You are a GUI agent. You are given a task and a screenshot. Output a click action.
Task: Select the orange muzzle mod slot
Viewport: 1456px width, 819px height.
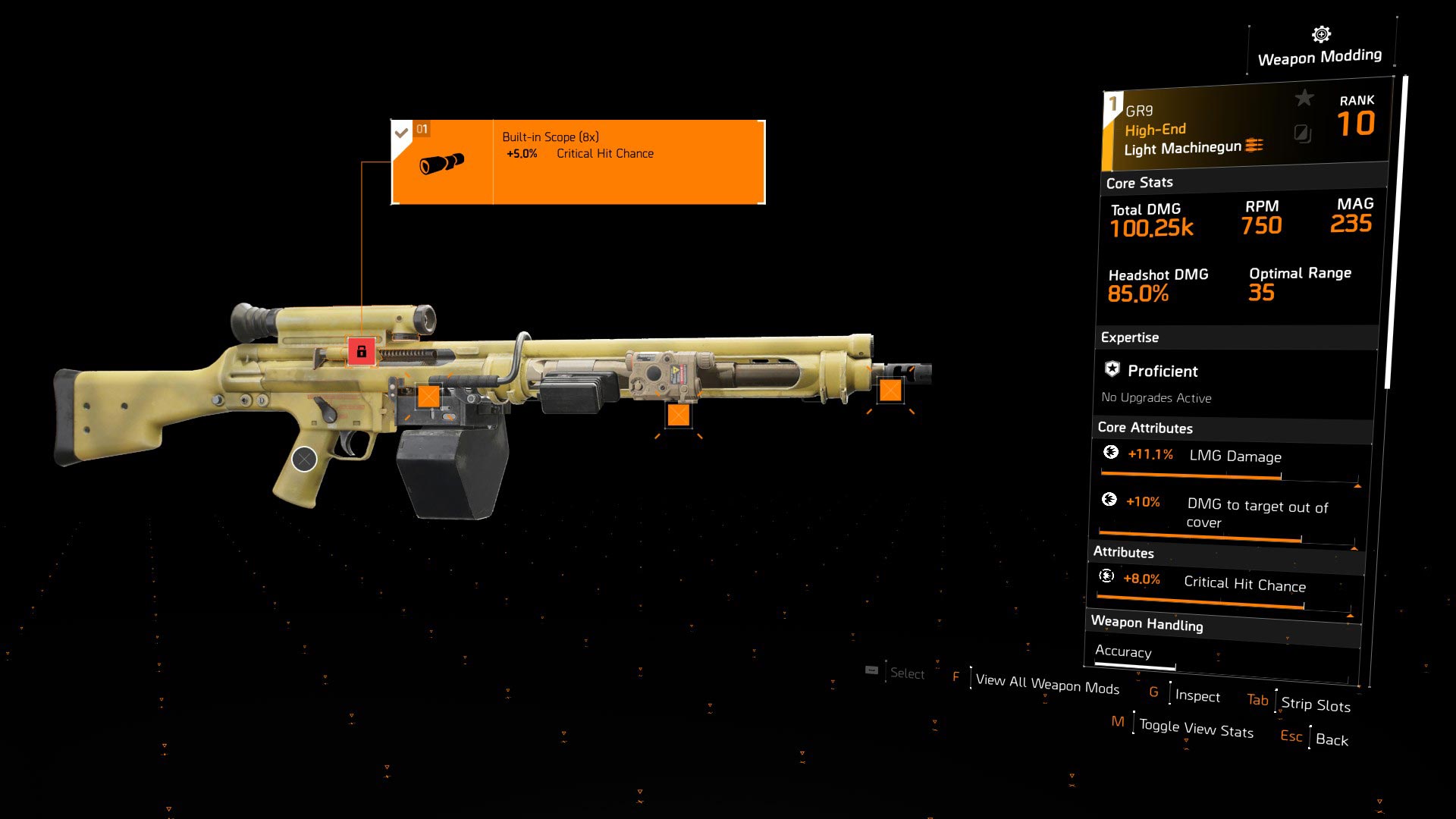click(x=890, y=391)
